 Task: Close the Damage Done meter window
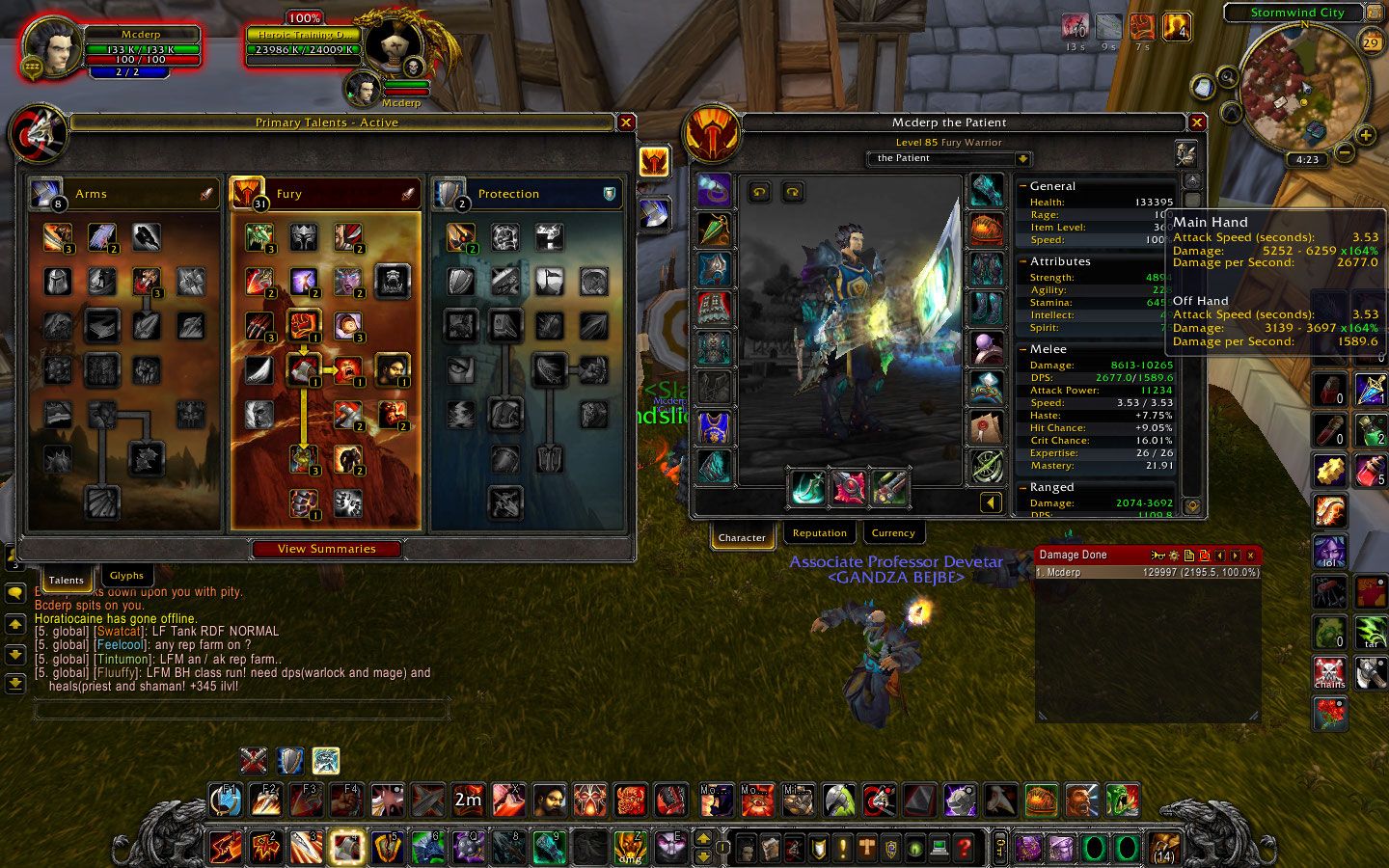[x=1251, y=556]
